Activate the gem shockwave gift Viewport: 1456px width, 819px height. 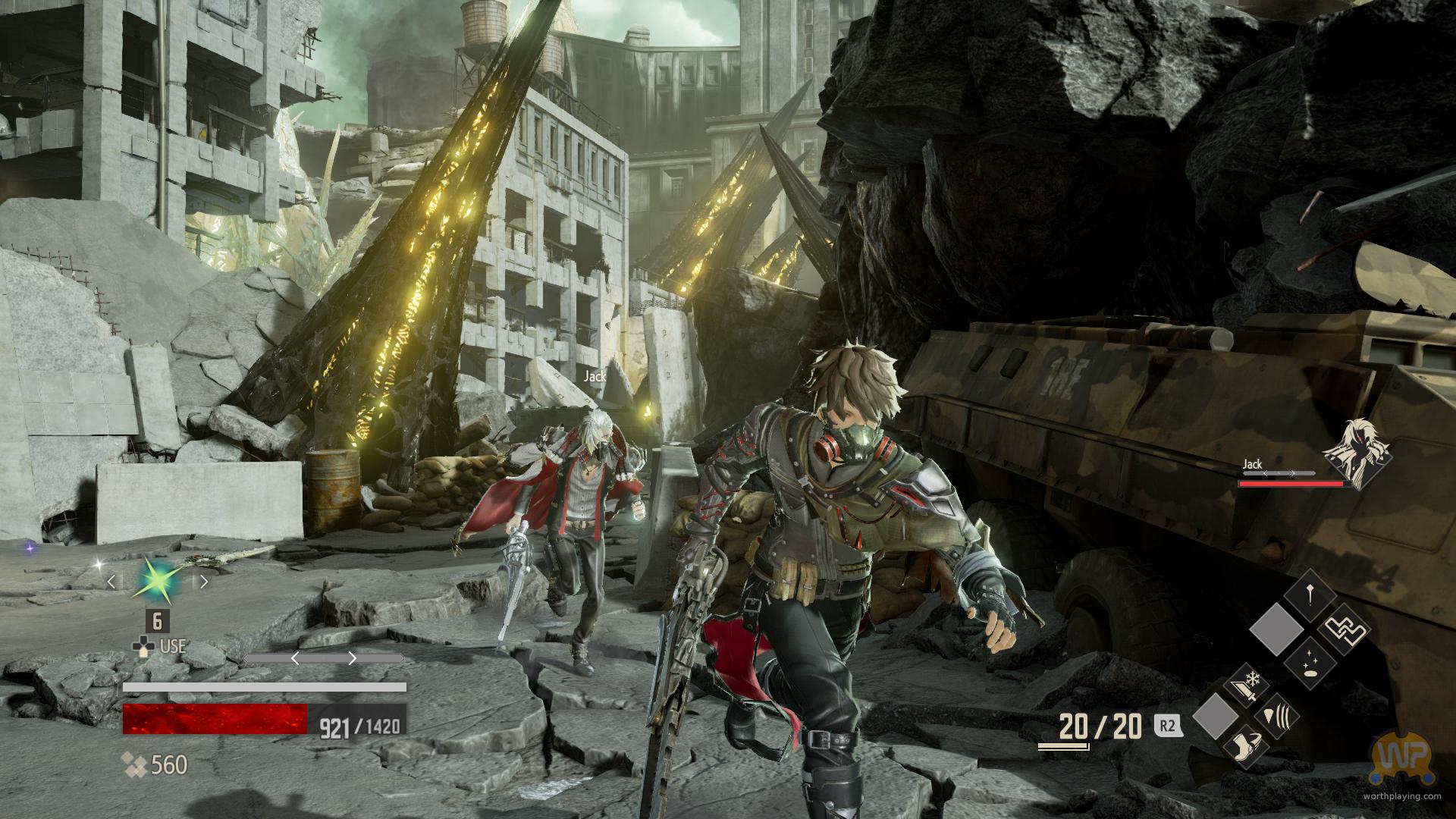coord(1276,717)
